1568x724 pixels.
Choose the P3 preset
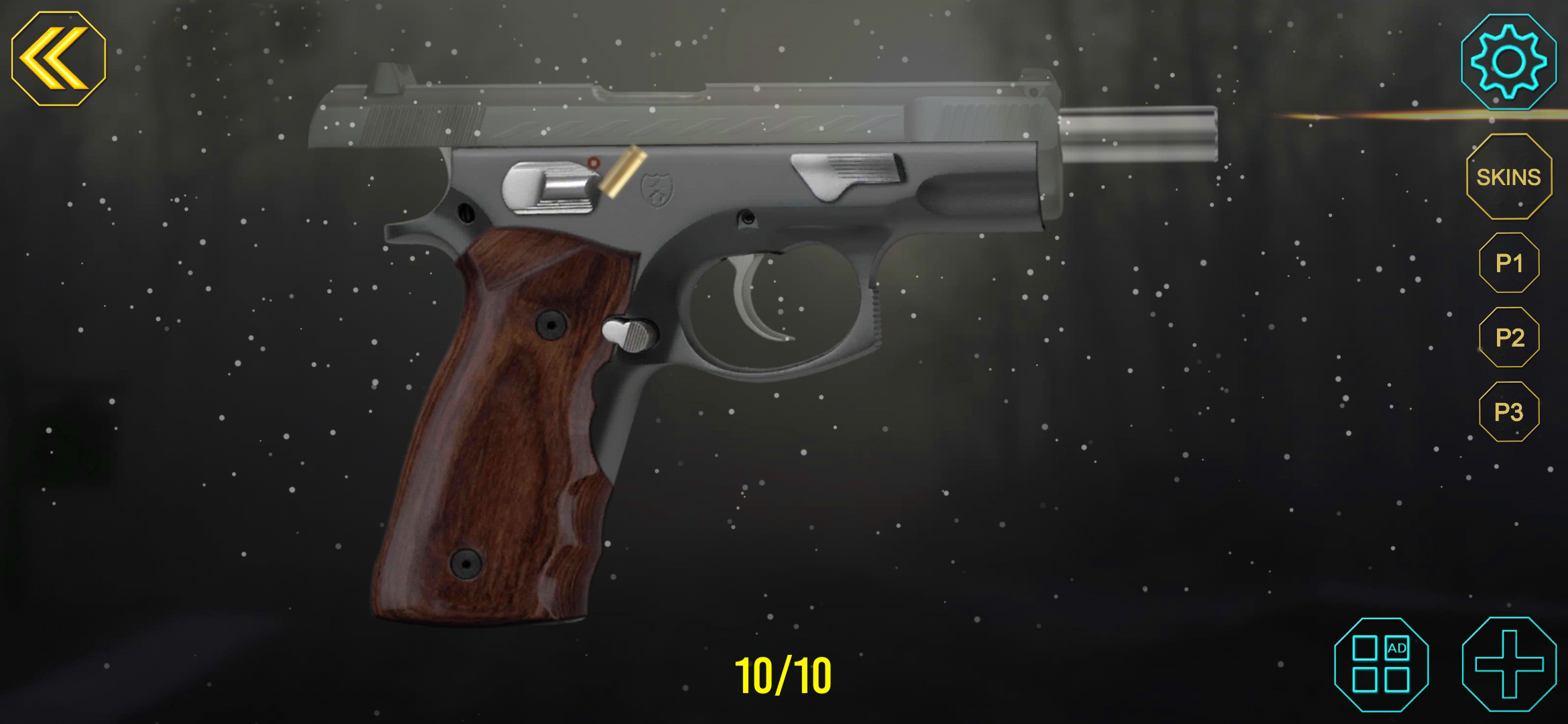coord(1509,412)
